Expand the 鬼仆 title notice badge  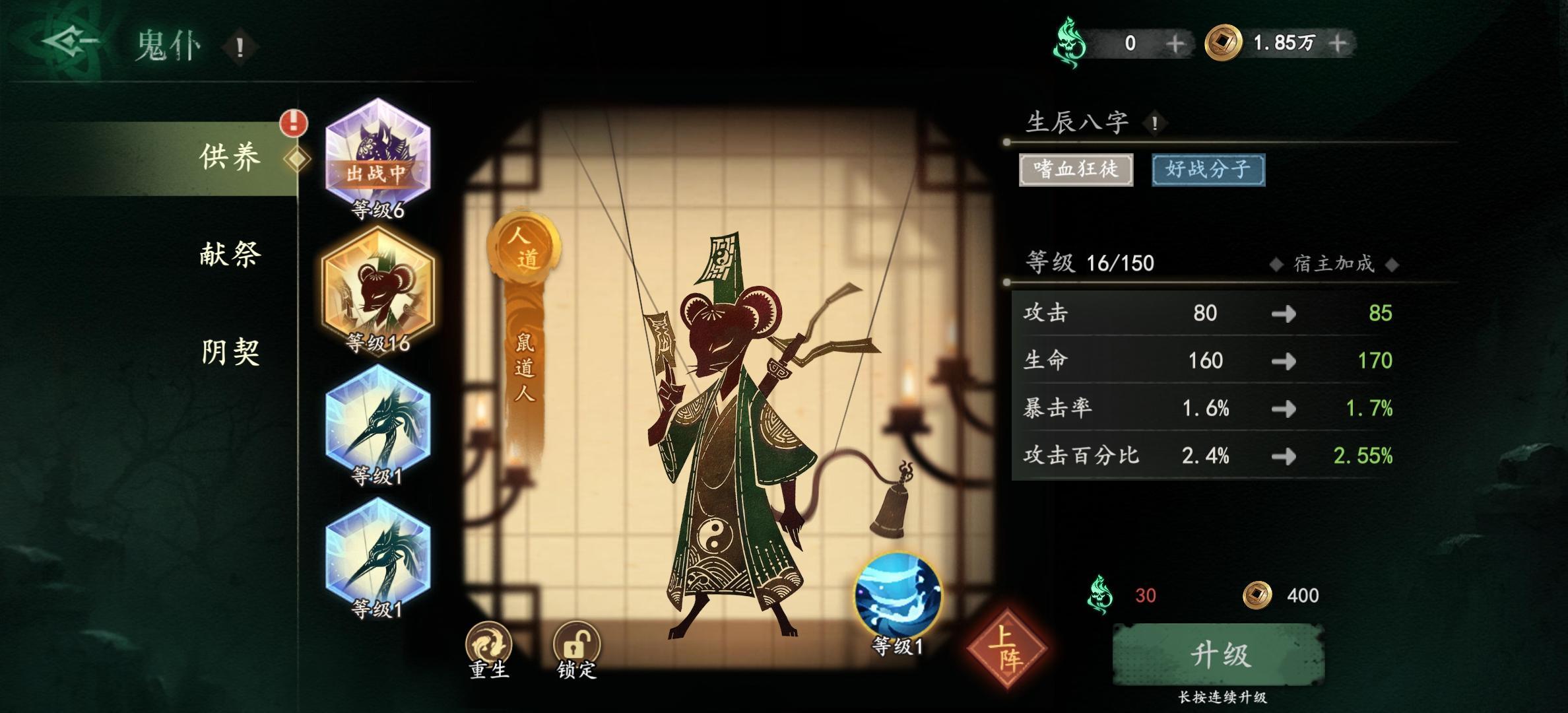[240, 46]
